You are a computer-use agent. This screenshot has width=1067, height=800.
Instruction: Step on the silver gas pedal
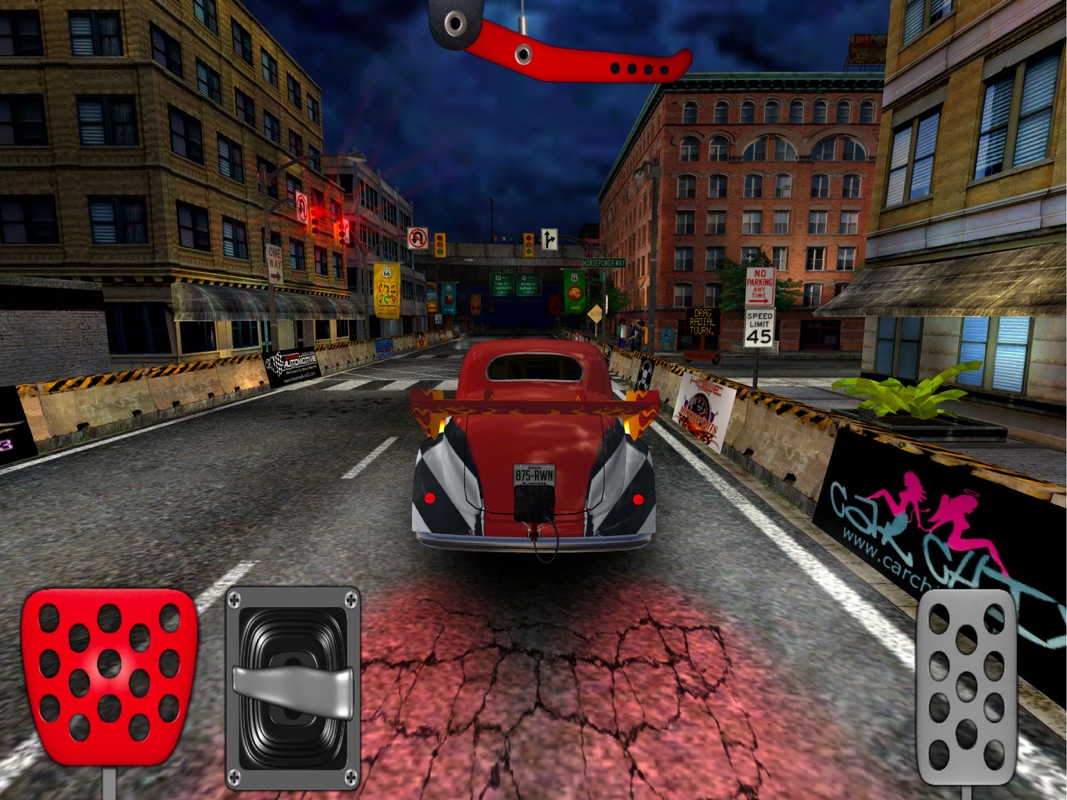point(966,685)
